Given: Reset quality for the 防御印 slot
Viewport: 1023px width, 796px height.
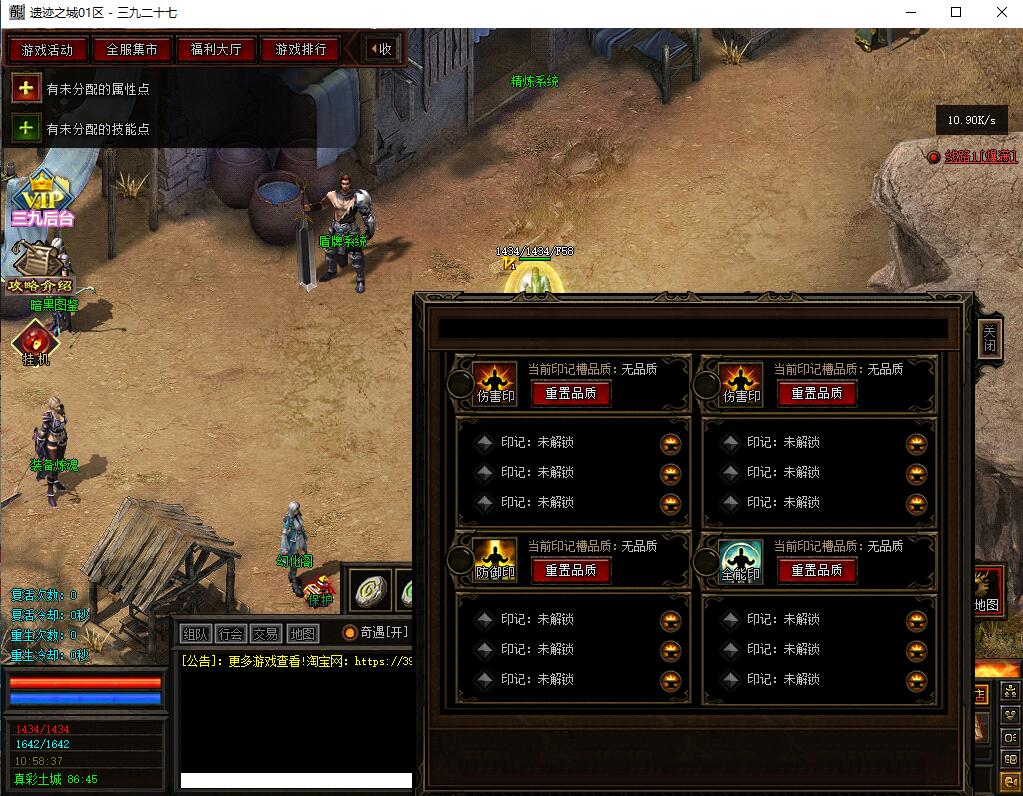Looking at the screenshot, I should 570,570.
